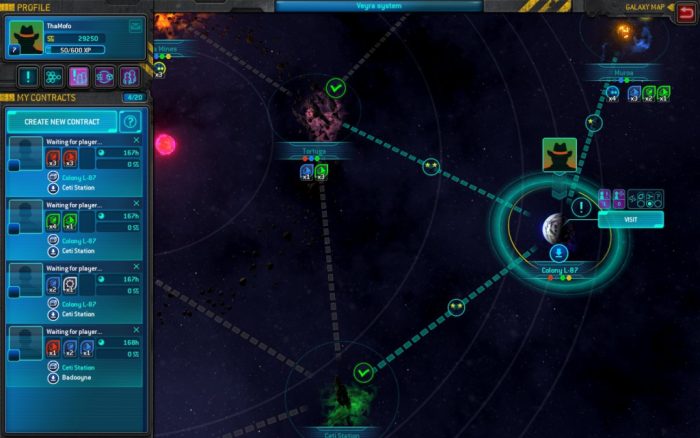Cancel the 168h contract to Badooyne
700x438 pixels.
(x=136, y=331)
